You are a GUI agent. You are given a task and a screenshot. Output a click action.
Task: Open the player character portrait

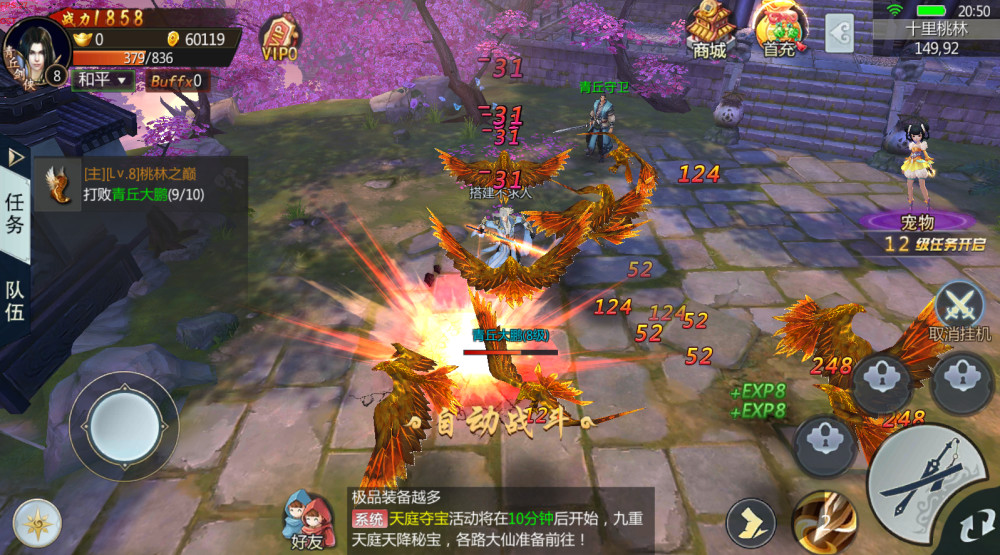(37, 47)
